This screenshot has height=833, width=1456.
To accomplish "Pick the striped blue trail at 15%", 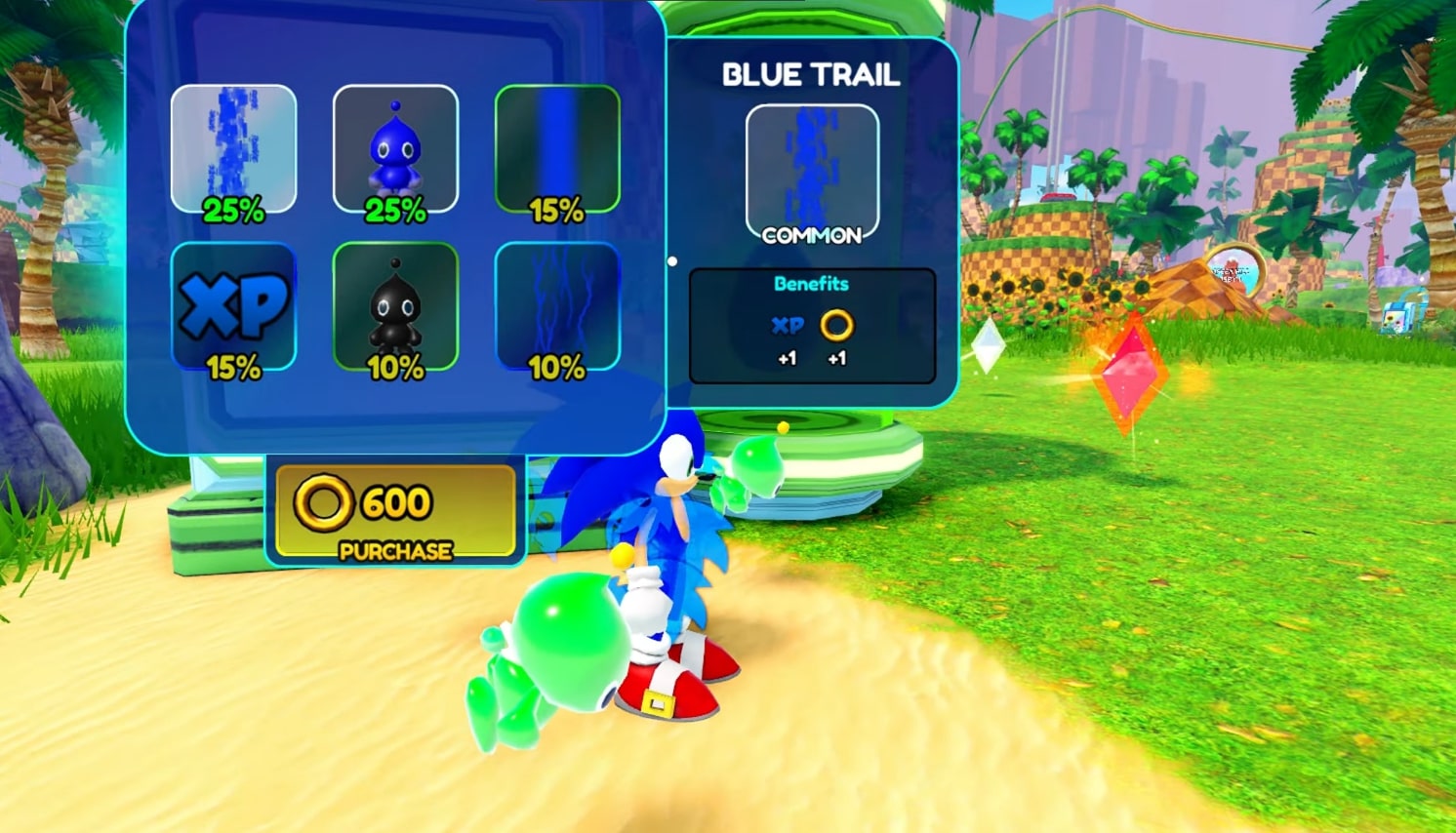I will click(556, 146).
